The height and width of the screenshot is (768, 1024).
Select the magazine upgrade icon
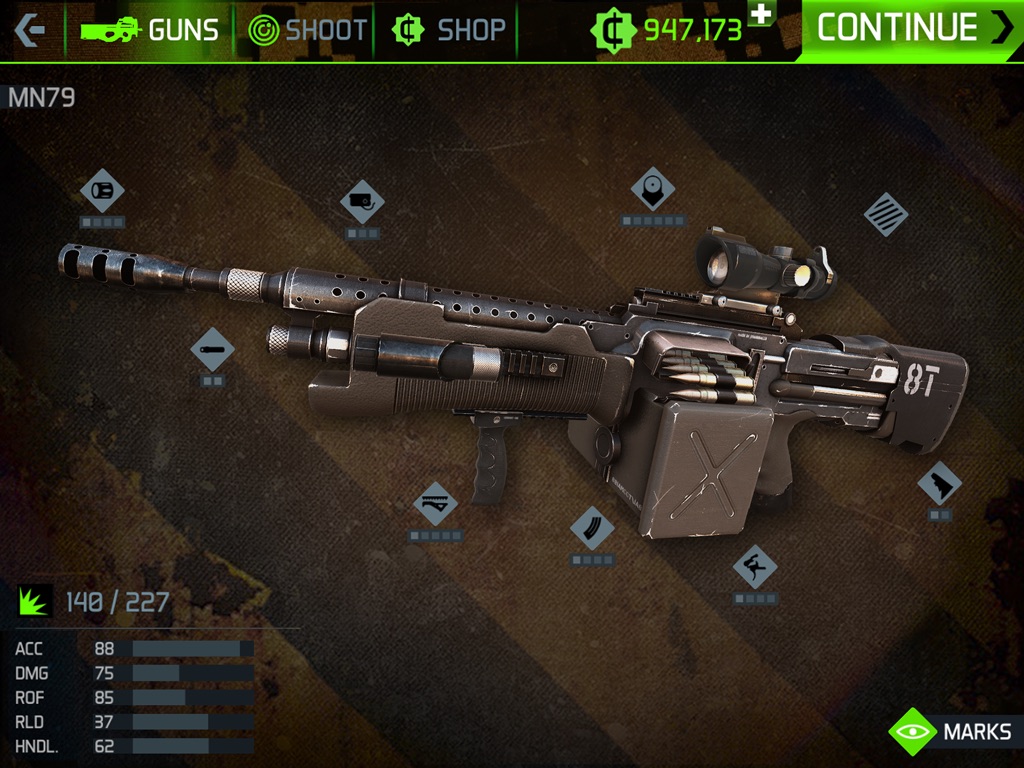pyautogui.click(x=592, y=528)
